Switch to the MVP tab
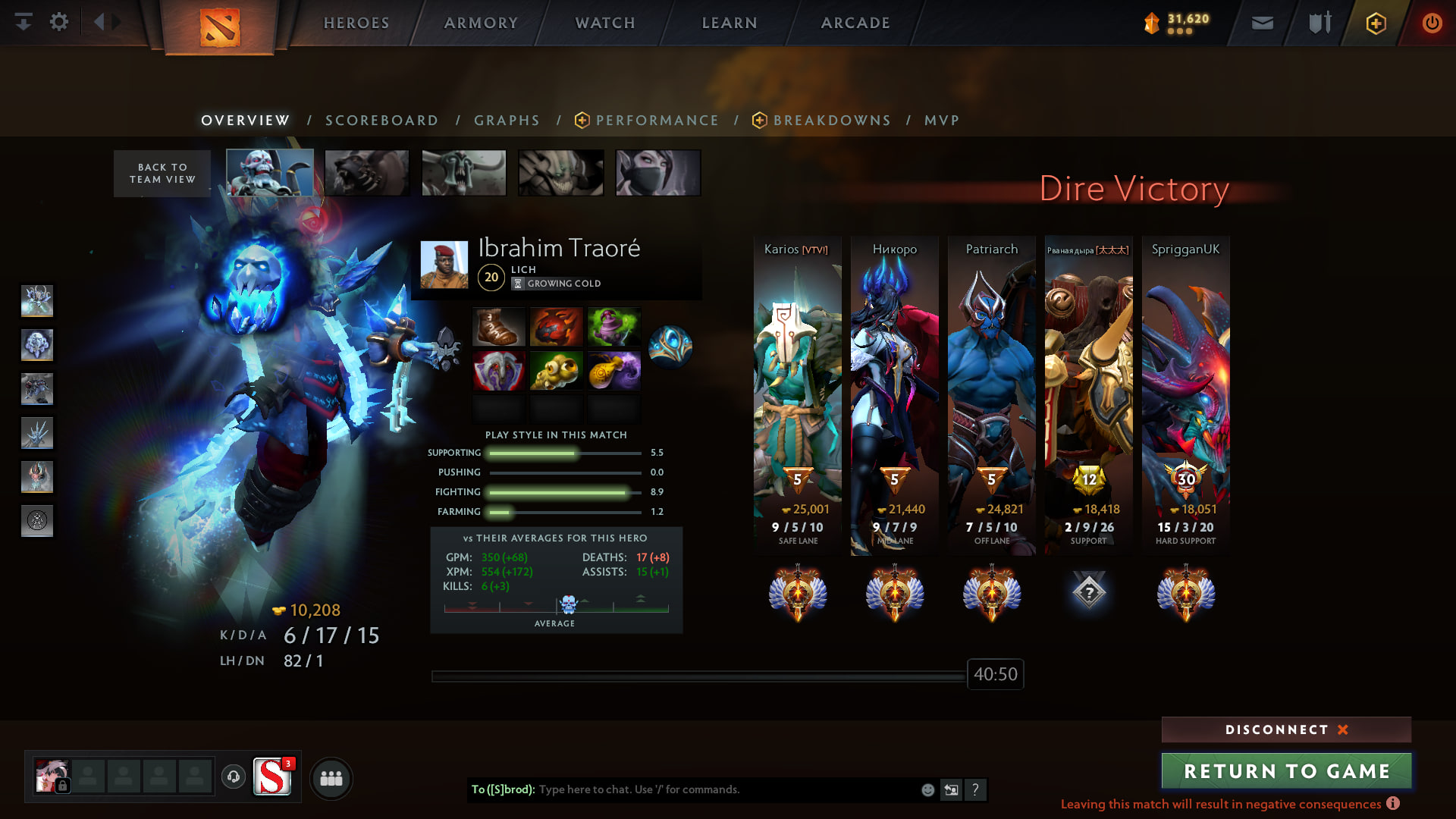This screenshot has width=1456, height=819. pos(942,121)
